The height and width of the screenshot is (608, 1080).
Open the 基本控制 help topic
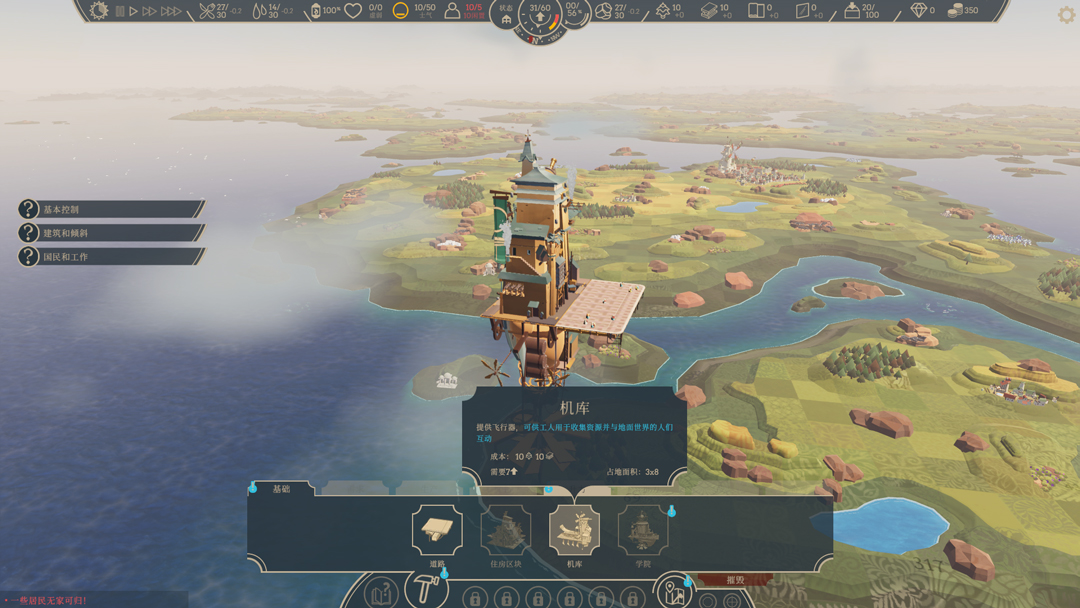pos(110,209)
